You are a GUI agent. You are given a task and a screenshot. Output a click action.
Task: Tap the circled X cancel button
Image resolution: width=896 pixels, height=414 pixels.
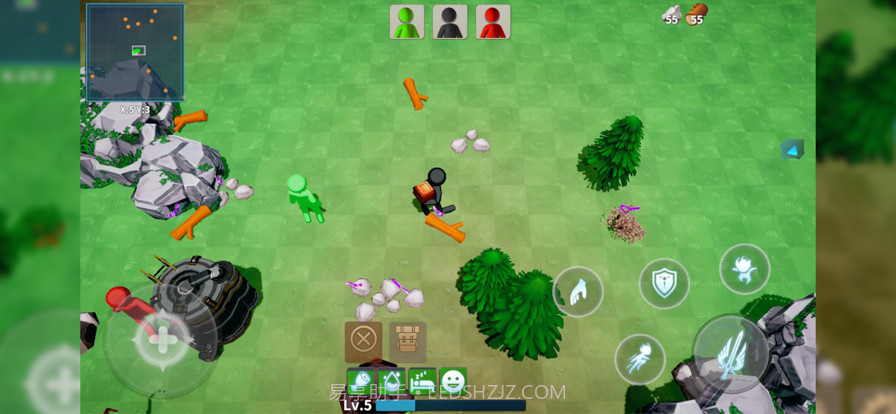(x=363, y=341)
